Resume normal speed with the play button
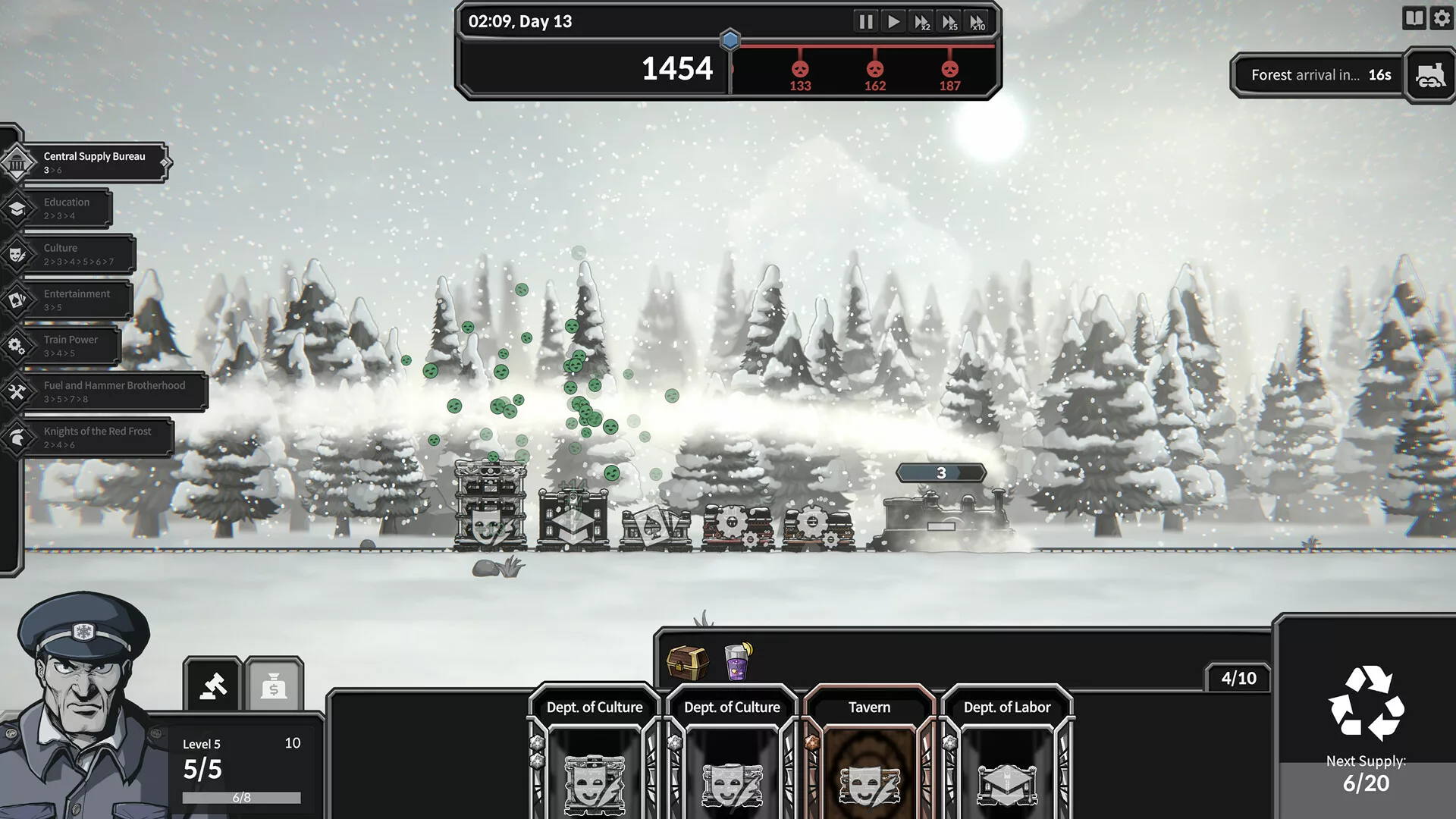The width and height of the screenshot is (1456, 819). click(894, 22)
